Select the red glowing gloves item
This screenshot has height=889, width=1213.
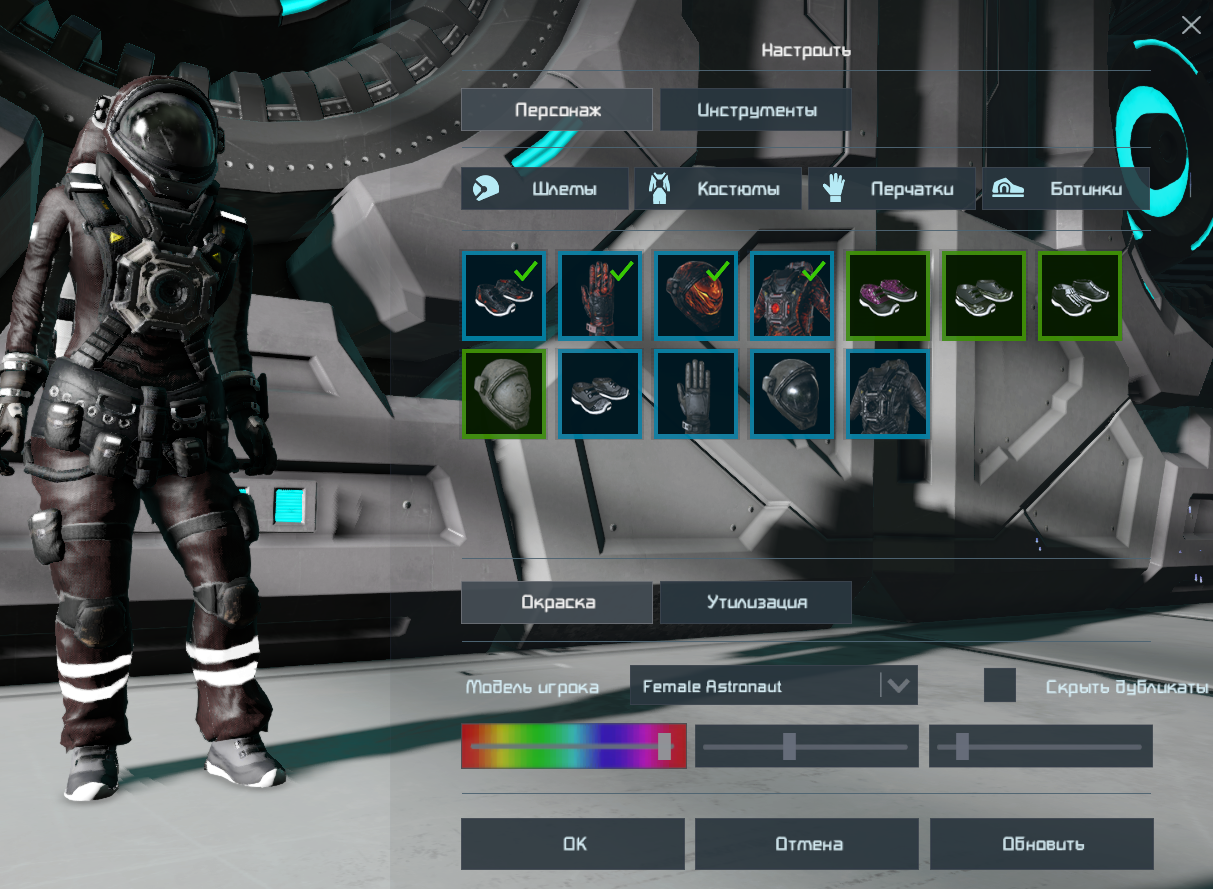(599, 295)
